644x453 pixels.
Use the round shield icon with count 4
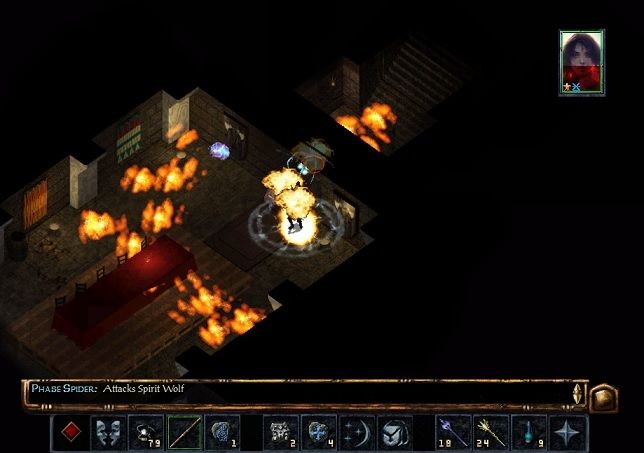317,433
